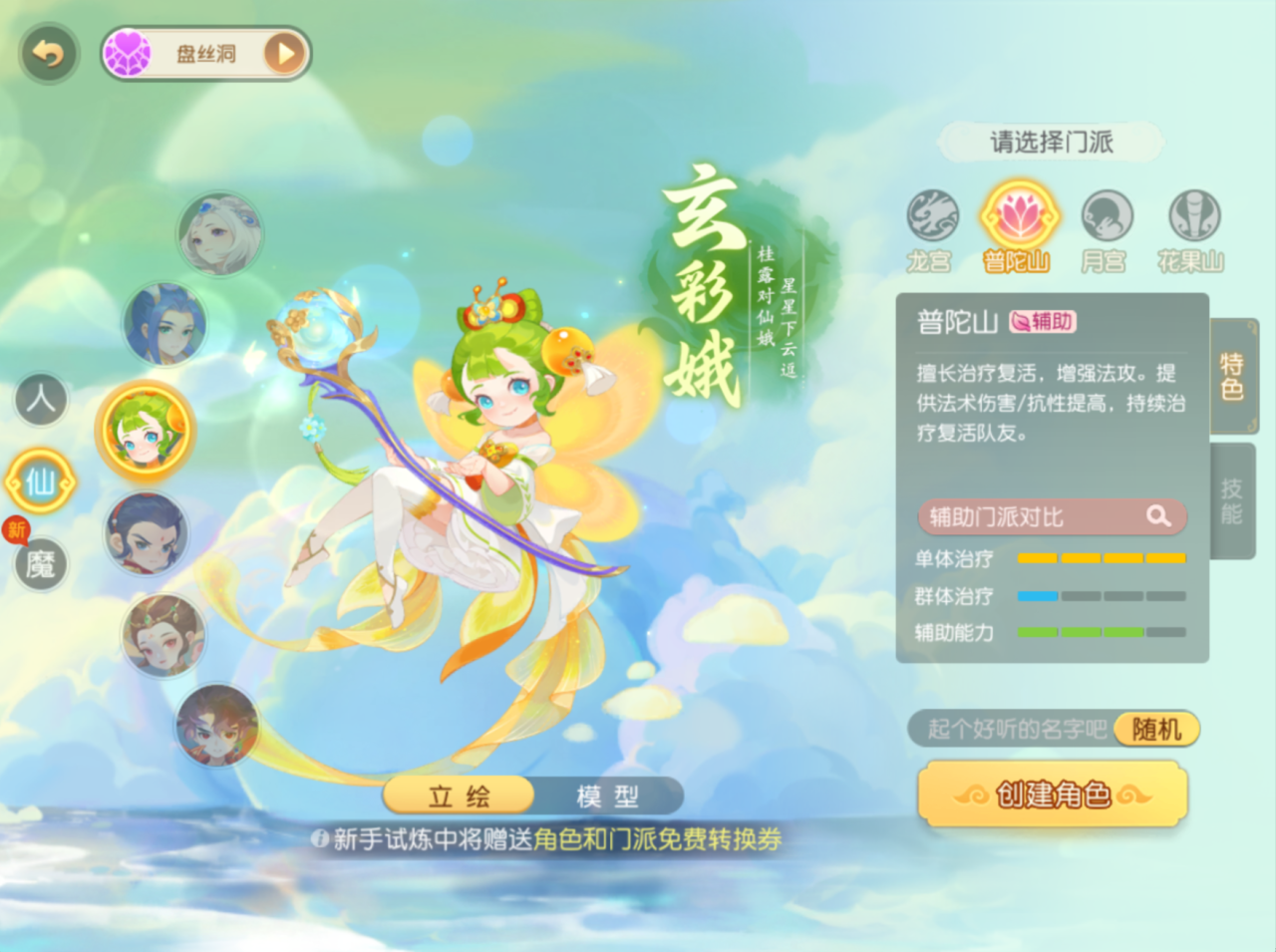The width and height of the screenshot is (1276, 952).
Task: Select the 普陀山 lotus sect icon
Action: 1017,216
